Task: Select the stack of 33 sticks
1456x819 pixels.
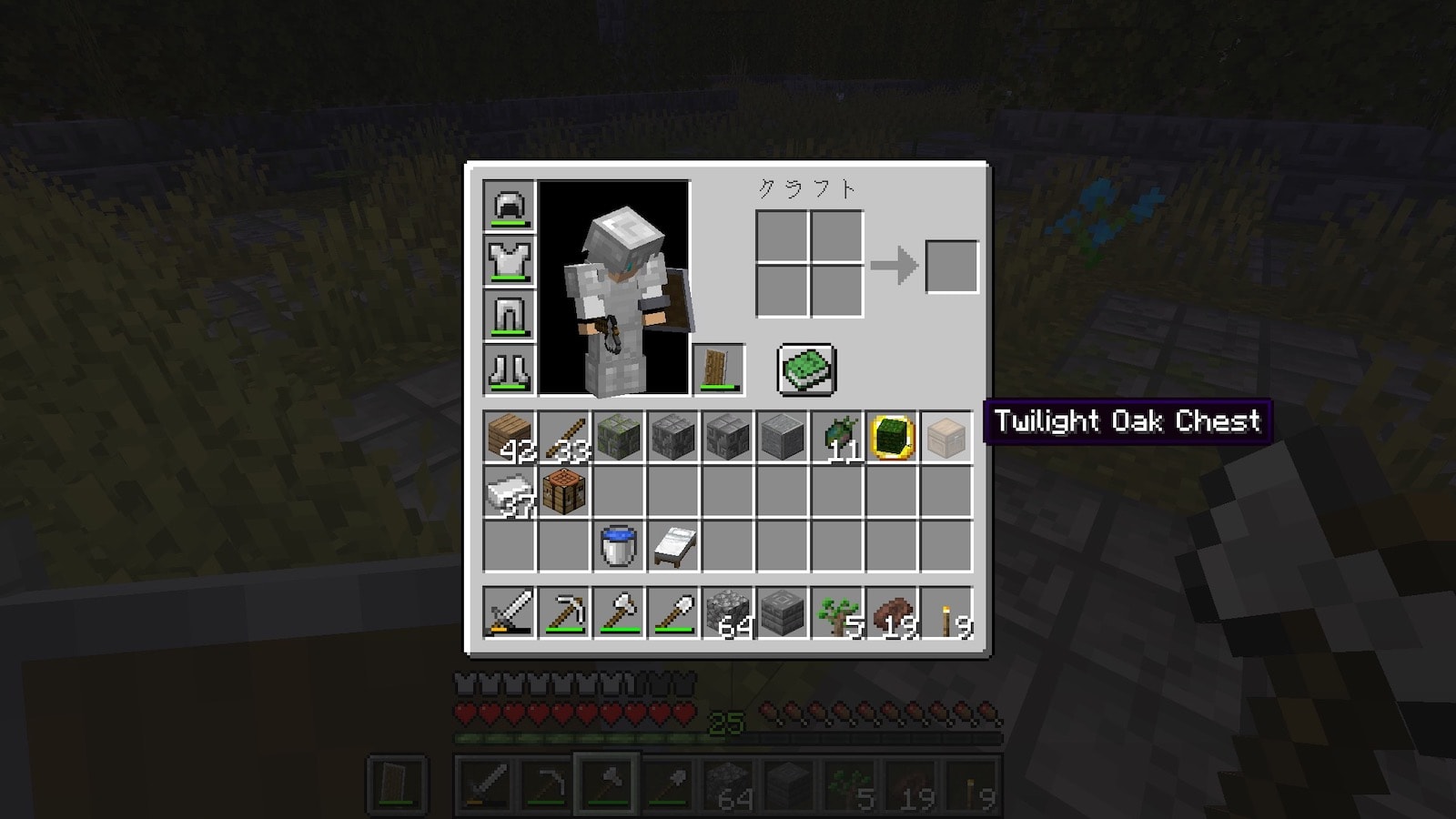Action: (x=563, y=437)
